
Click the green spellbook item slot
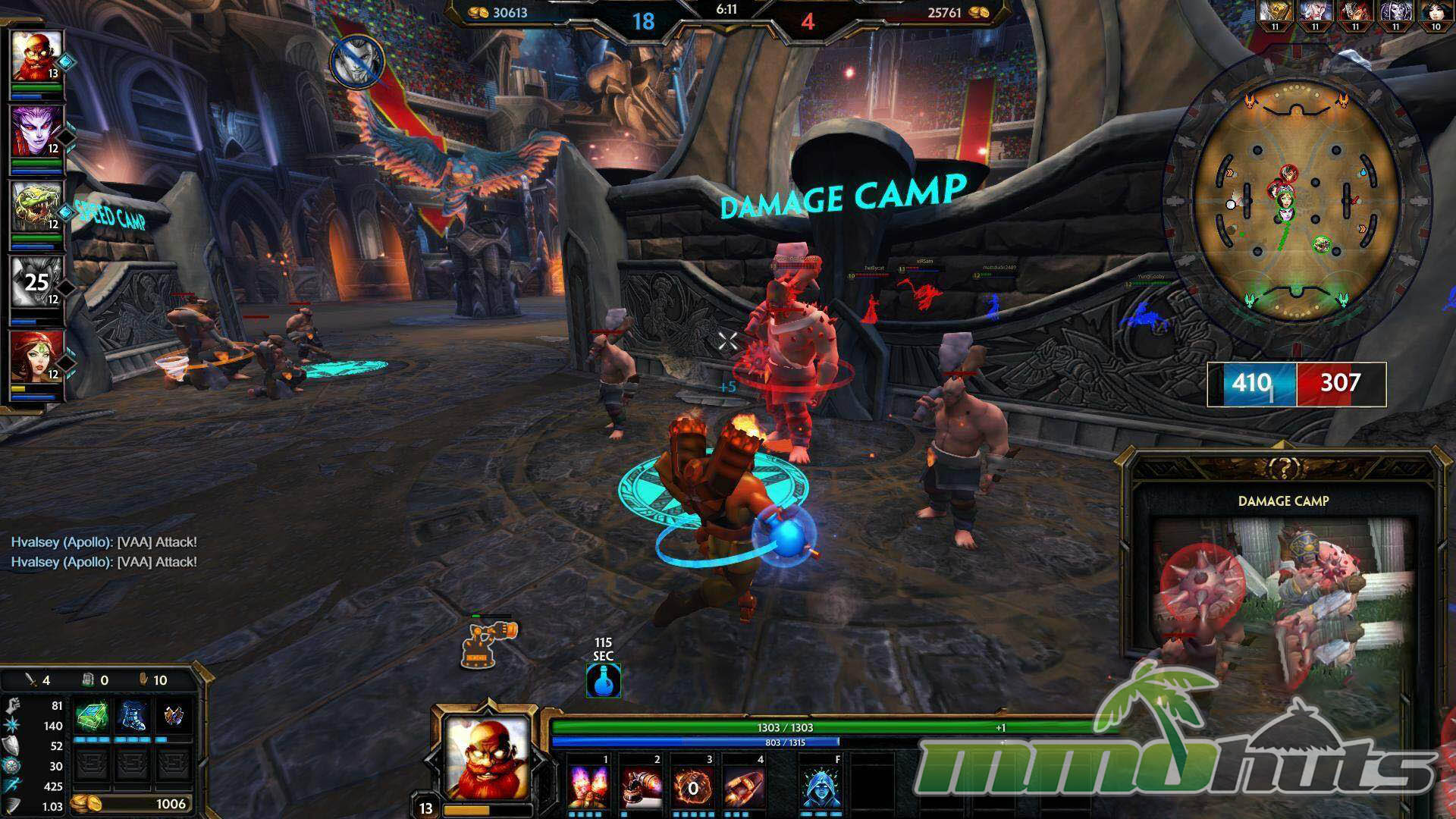pyautogui.click(x=90, y=716)
